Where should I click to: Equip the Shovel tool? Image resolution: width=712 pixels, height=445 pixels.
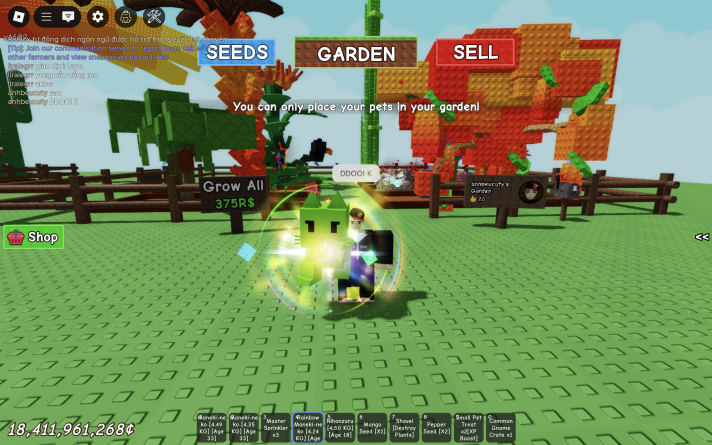point(404,427)
